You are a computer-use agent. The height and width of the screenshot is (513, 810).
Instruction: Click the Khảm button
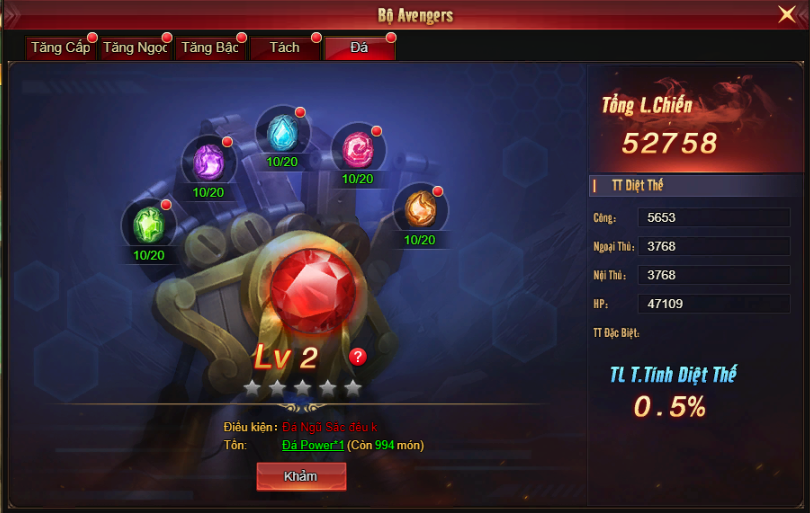[301, 476]
